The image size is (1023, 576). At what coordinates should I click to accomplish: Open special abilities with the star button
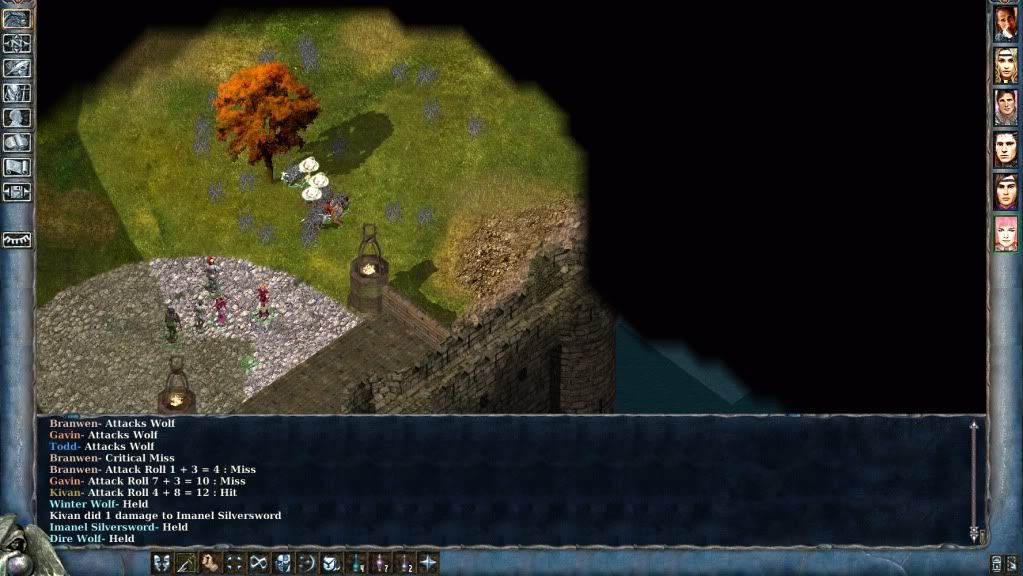(x=428, y=563)
